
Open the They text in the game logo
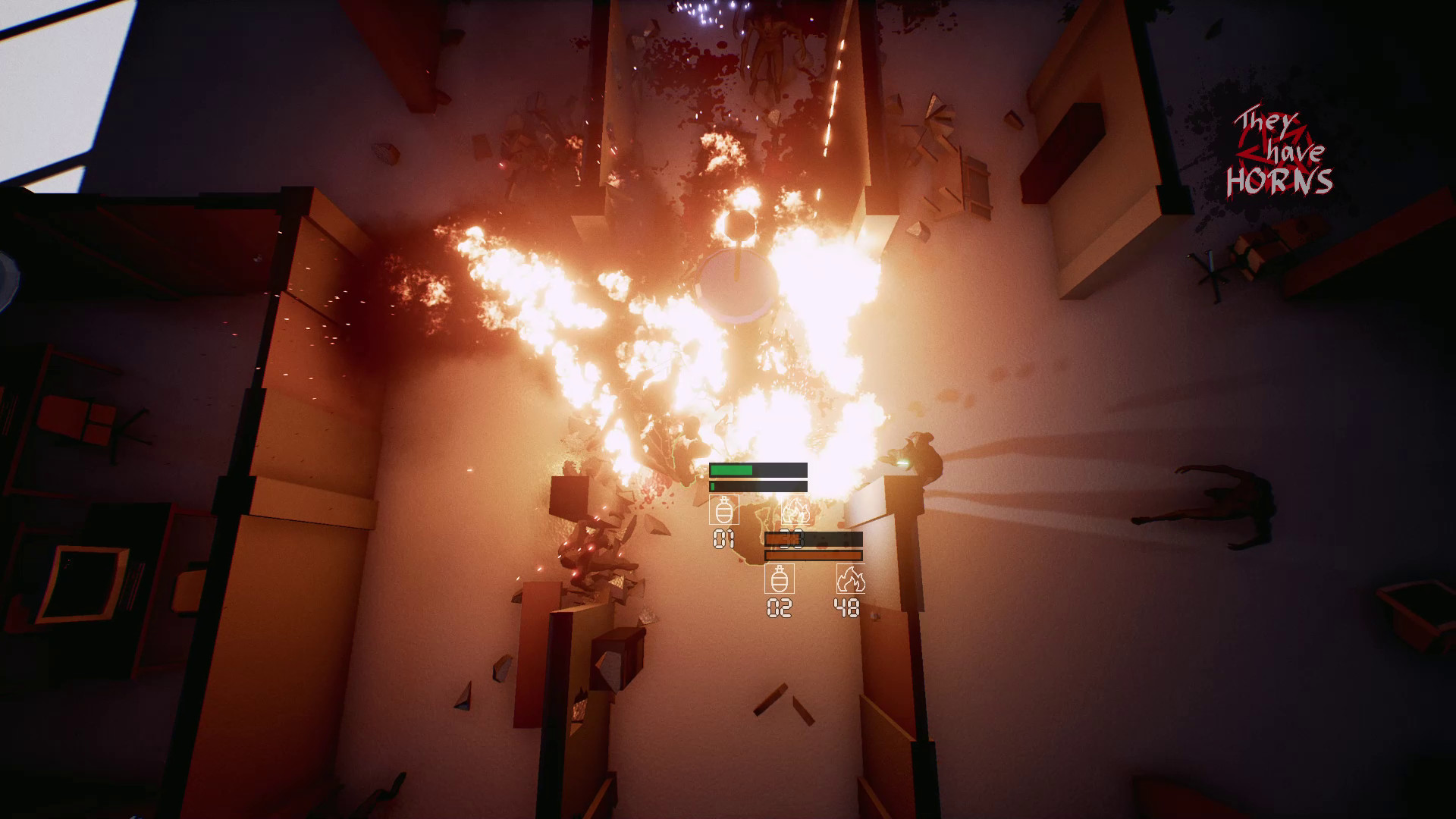[1265, 120]
